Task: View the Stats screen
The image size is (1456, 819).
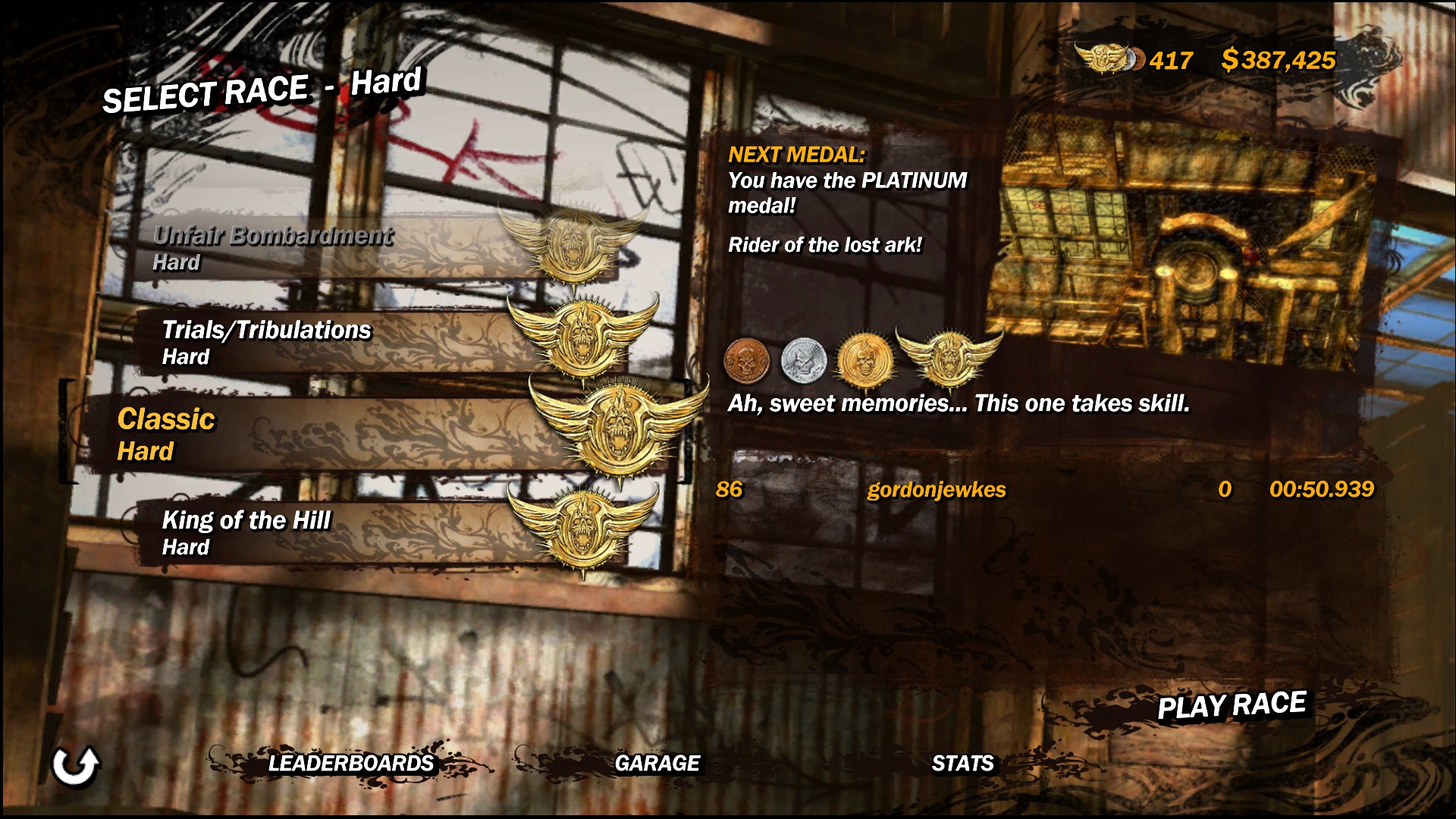Action: pyautogui.click(x=962, y=763)
